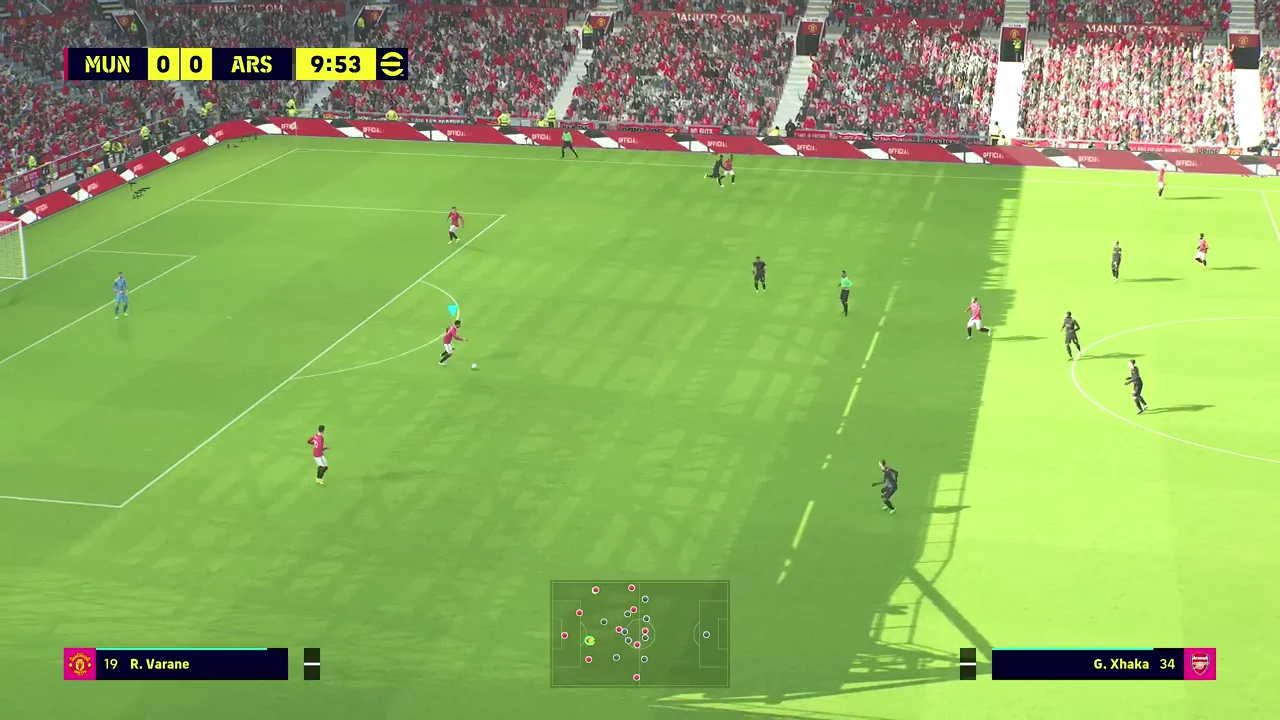This screenshot has width=1280, height=720.
Task: Select the Arsenal crest beside G. Xhaka
Action: (x=1200, y=664)
